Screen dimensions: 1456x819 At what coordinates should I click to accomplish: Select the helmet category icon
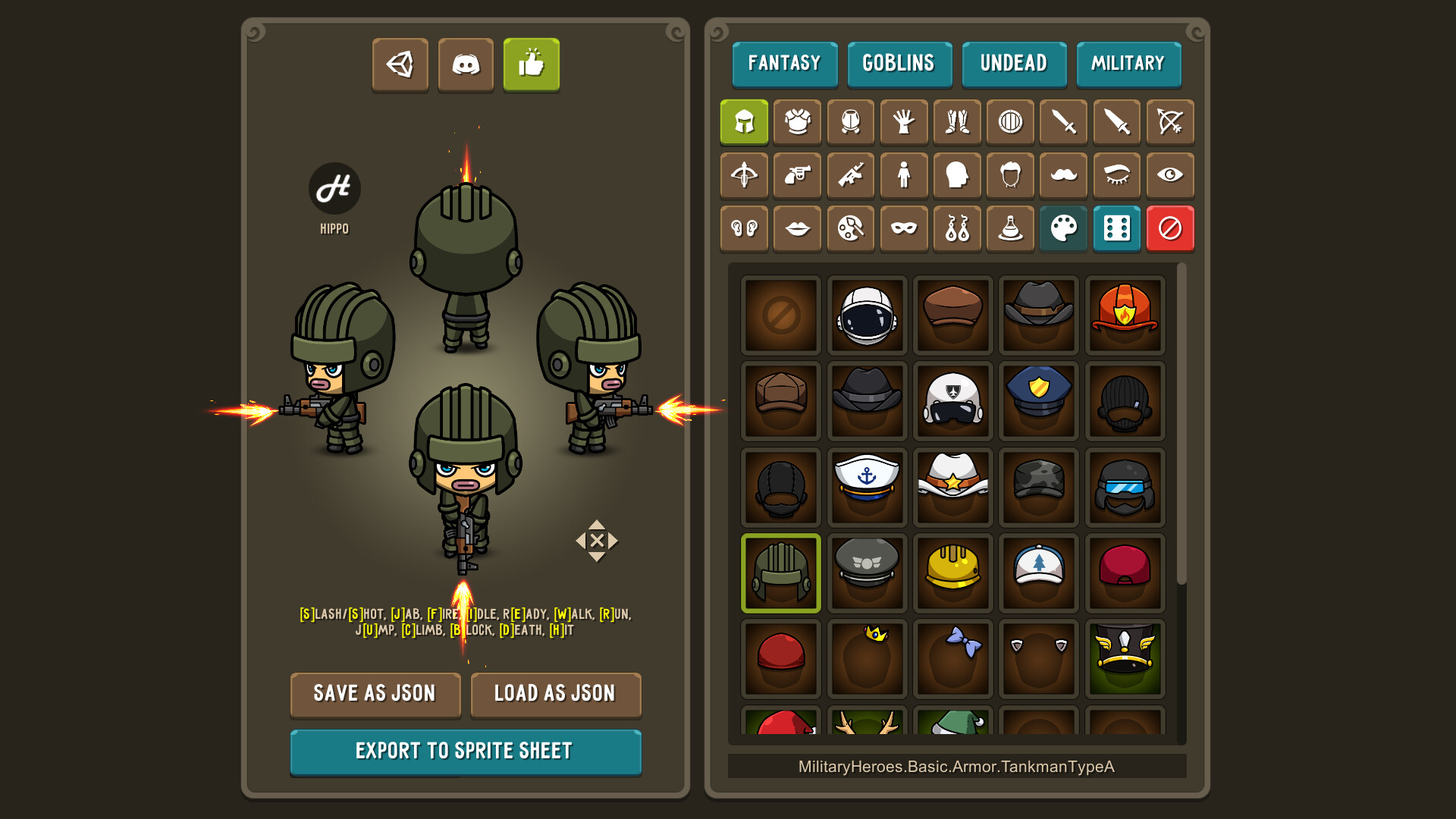(744, 122)
